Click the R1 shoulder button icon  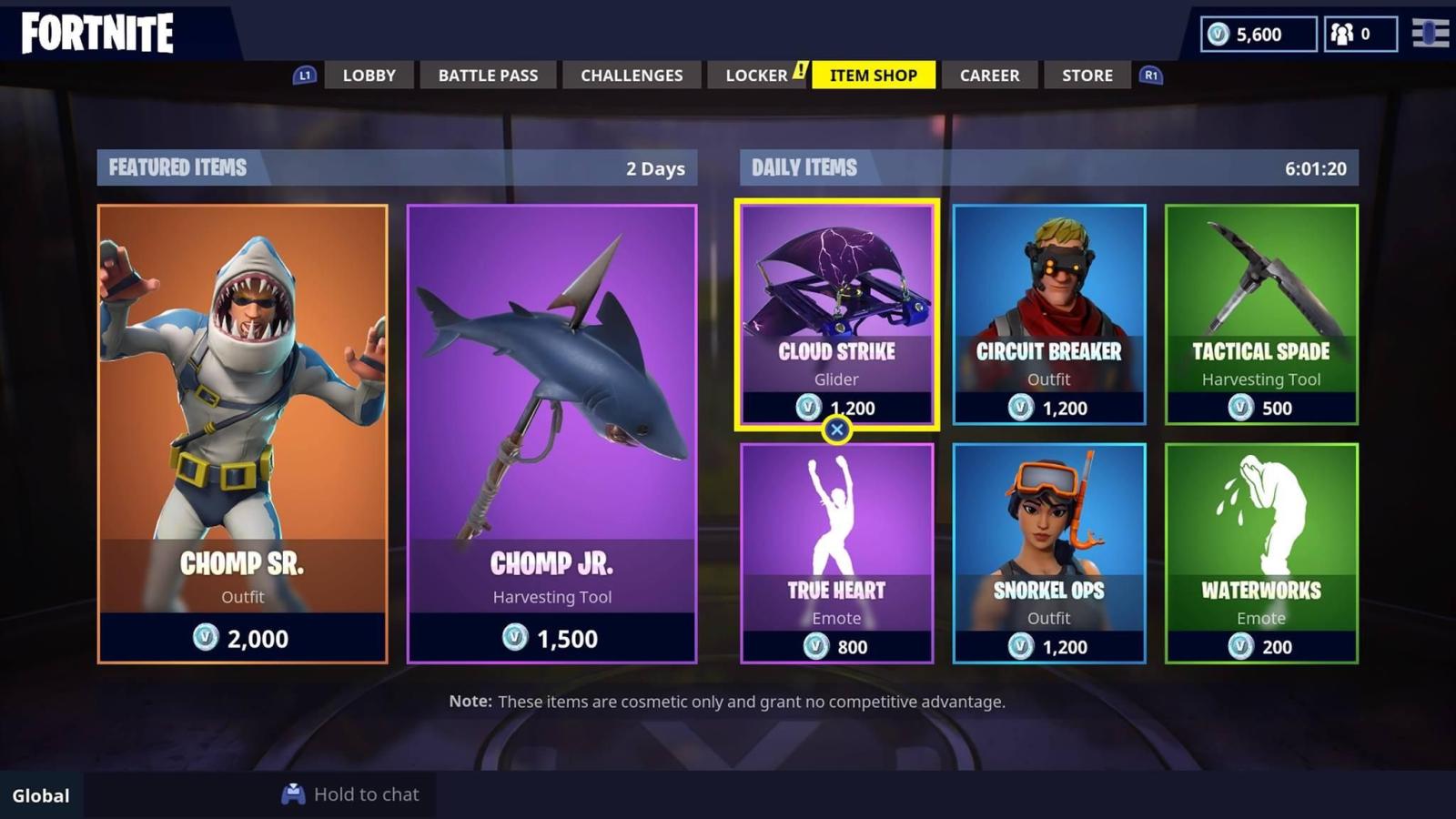(1150, 76)
